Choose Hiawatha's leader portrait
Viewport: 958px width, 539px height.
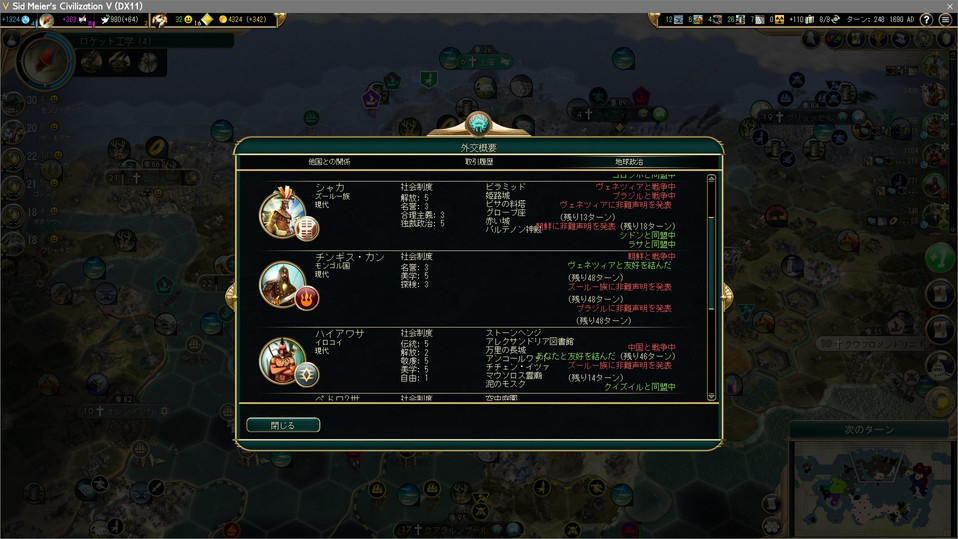[283, 360]
